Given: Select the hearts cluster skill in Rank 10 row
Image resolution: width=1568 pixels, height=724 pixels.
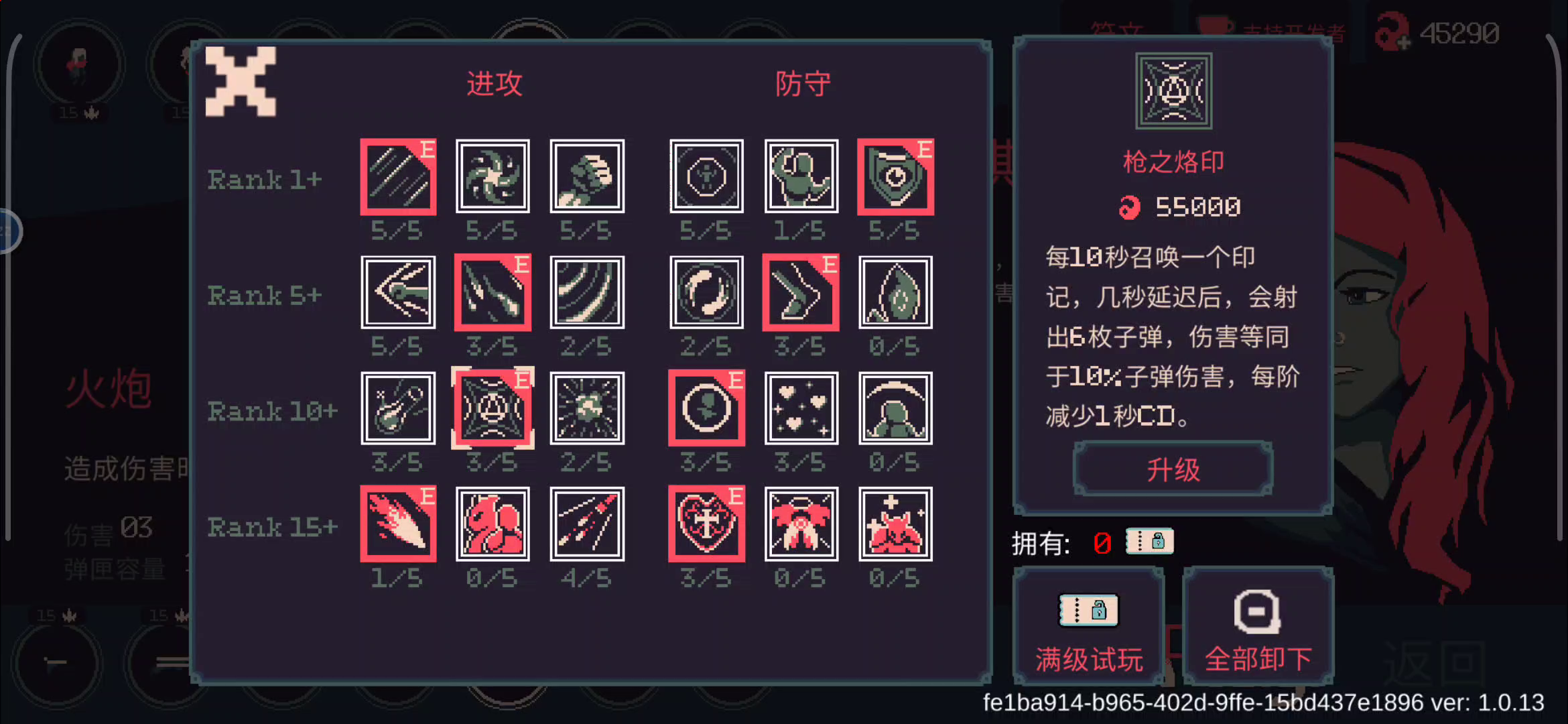Looking at the screenshot, I should (x=801, y=408).
